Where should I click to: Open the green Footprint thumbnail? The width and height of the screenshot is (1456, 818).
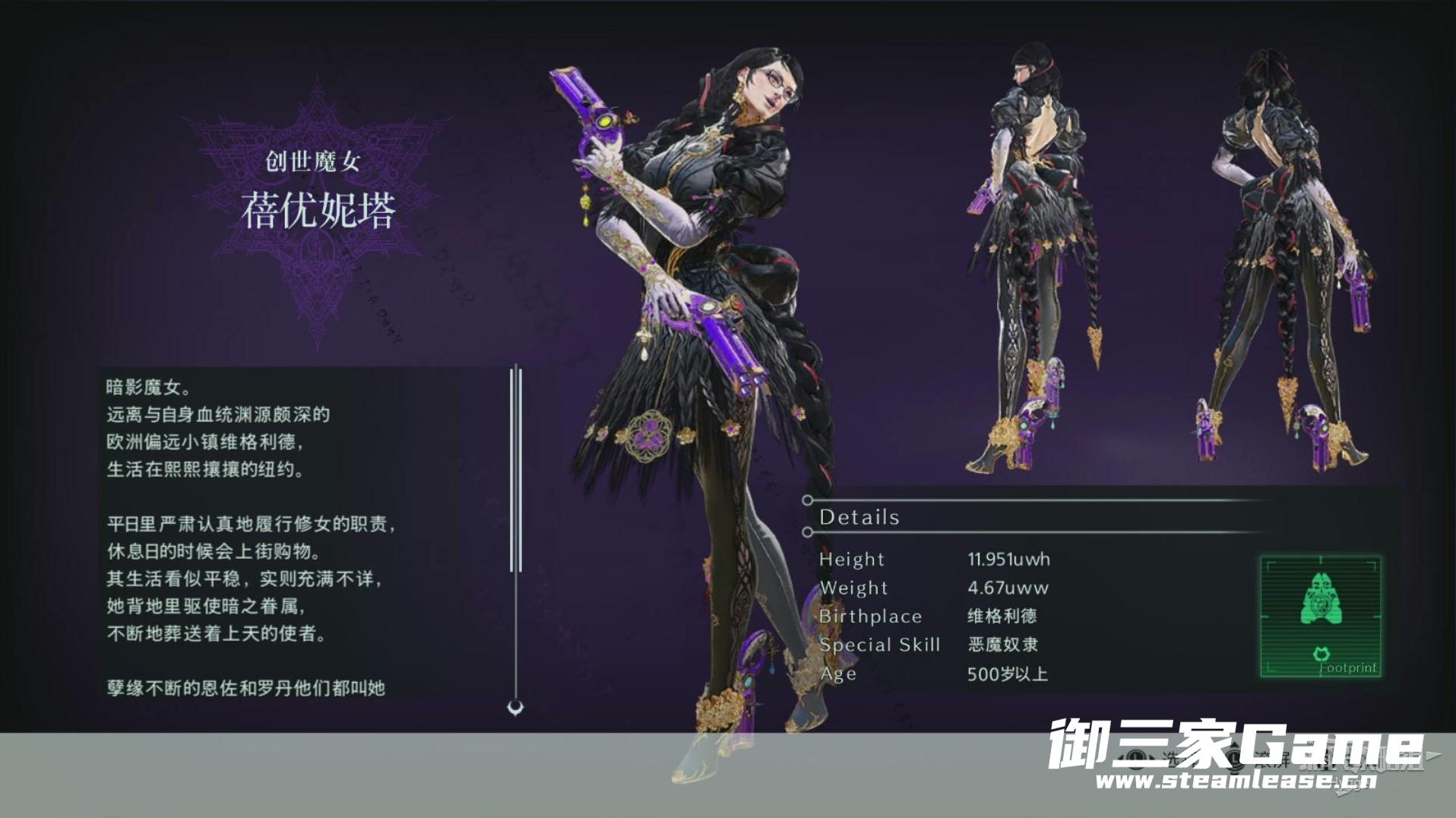(x=1320, y=616)
